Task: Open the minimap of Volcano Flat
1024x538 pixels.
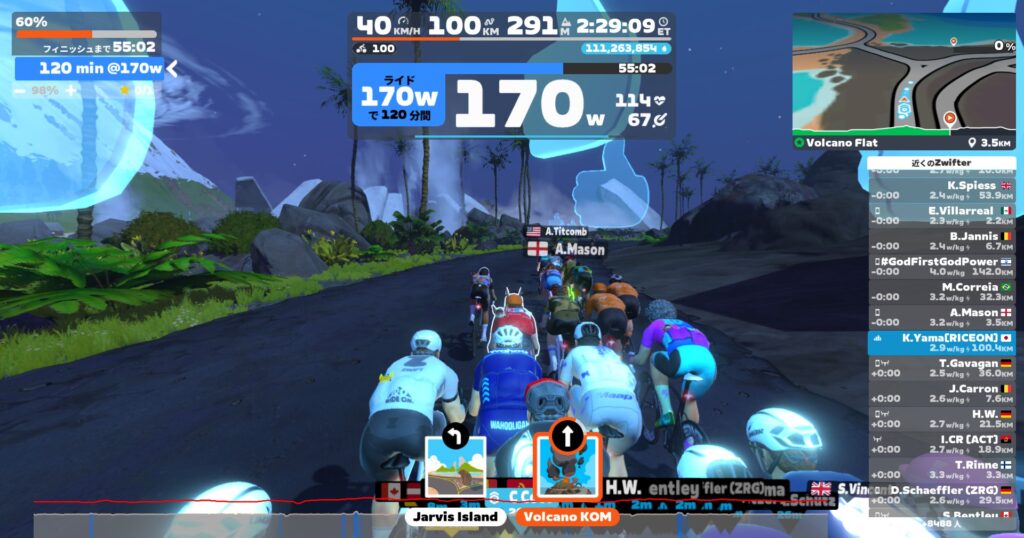Action: tap(904, 75)
